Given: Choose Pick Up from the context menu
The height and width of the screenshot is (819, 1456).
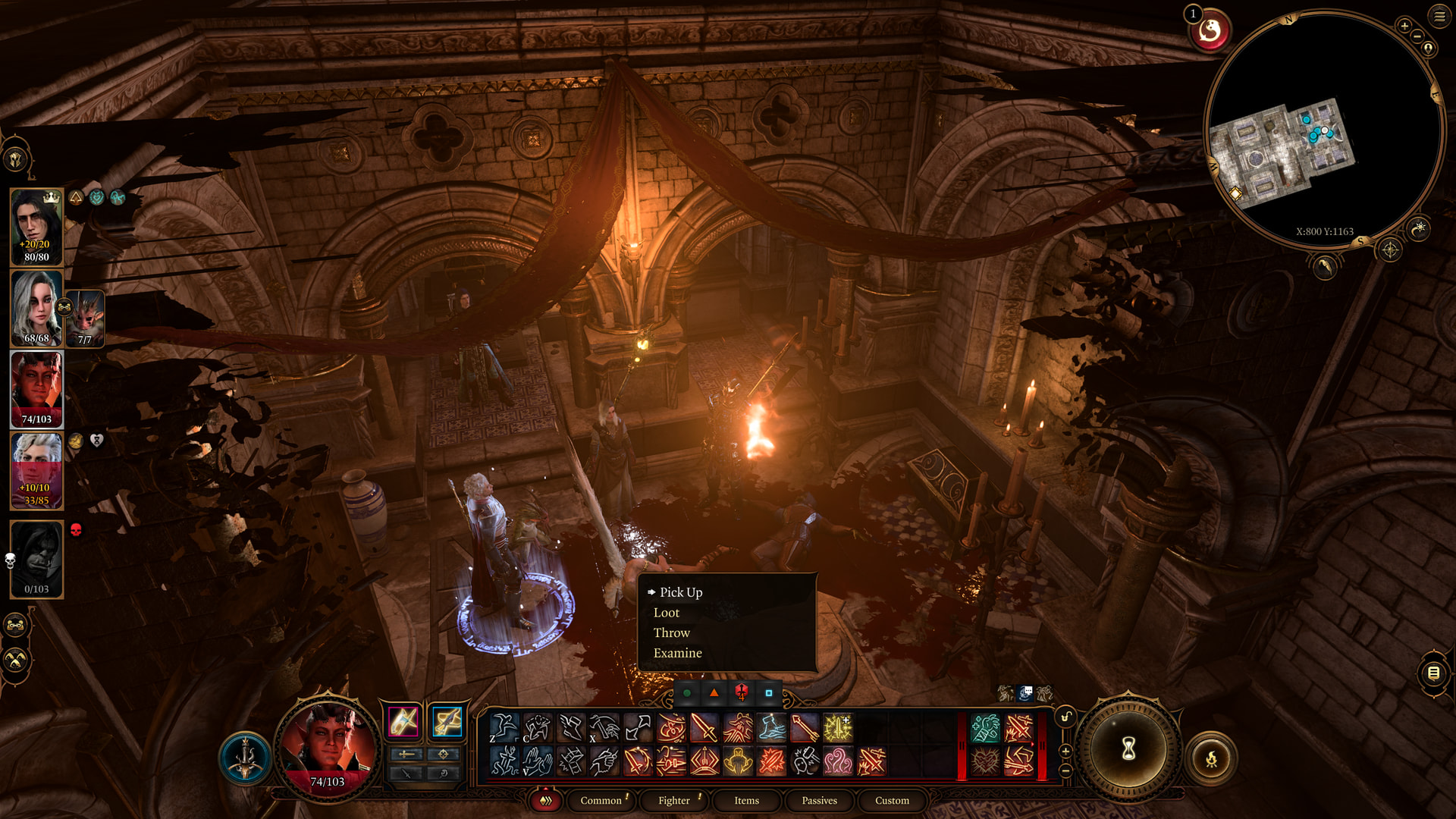Looking at the screenshot, I should [x=680, y=592].
